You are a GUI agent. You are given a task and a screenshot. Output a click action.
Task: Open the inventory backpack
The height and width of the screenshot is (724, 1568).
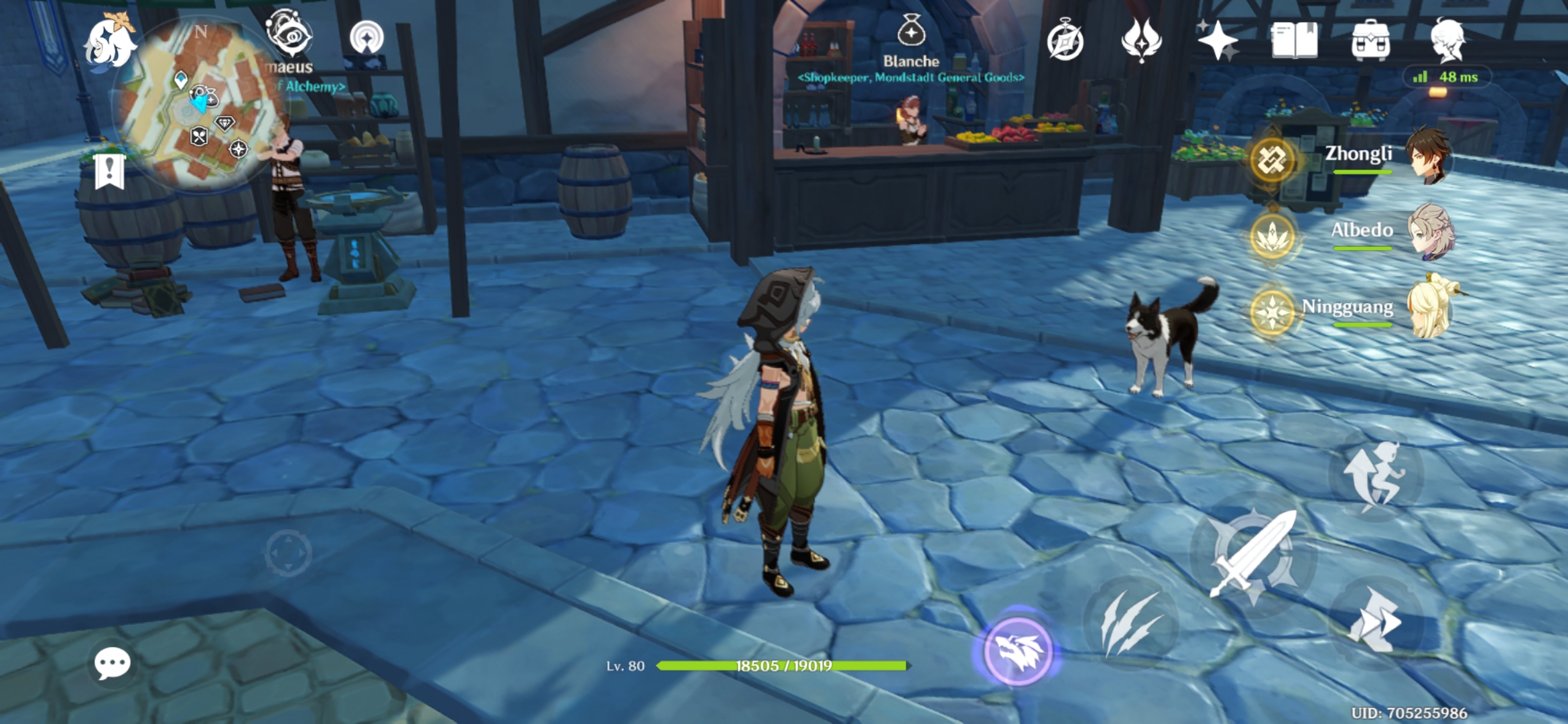[x=1370, y=40]
